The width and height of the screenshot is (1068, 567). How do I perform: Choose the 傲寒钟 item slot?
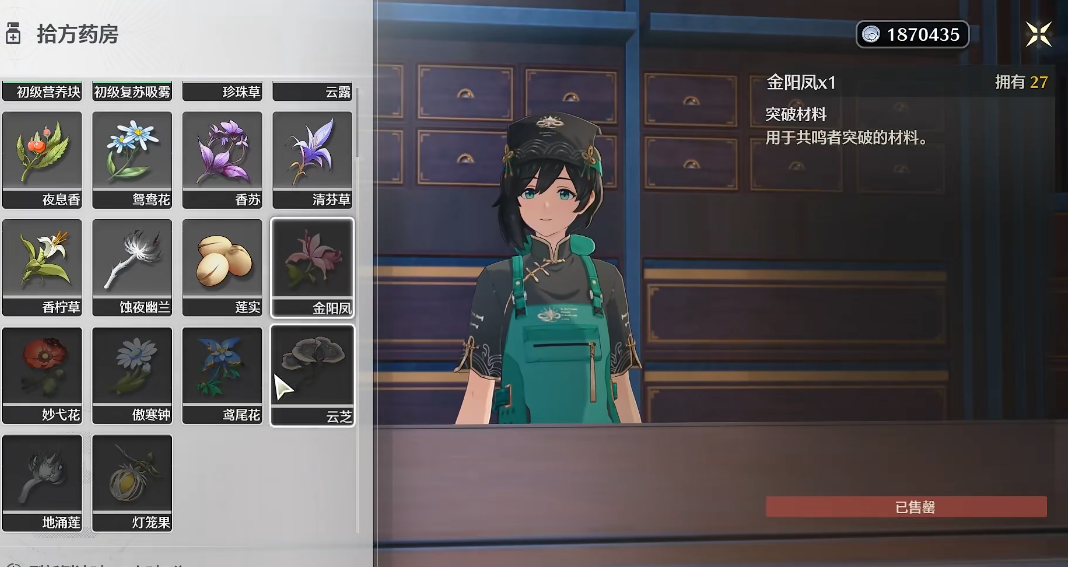(132, 375)
